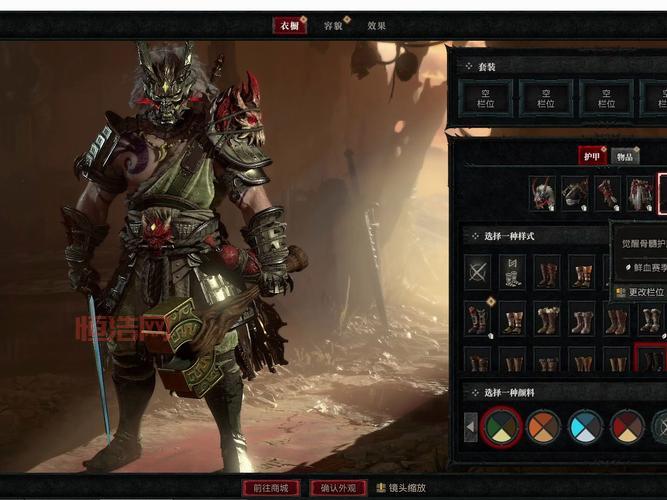Image resolution: width=667 pixels, height=500 pixels.
Task: Choose the no-appearance crossed-out style option
Action: 478,272
